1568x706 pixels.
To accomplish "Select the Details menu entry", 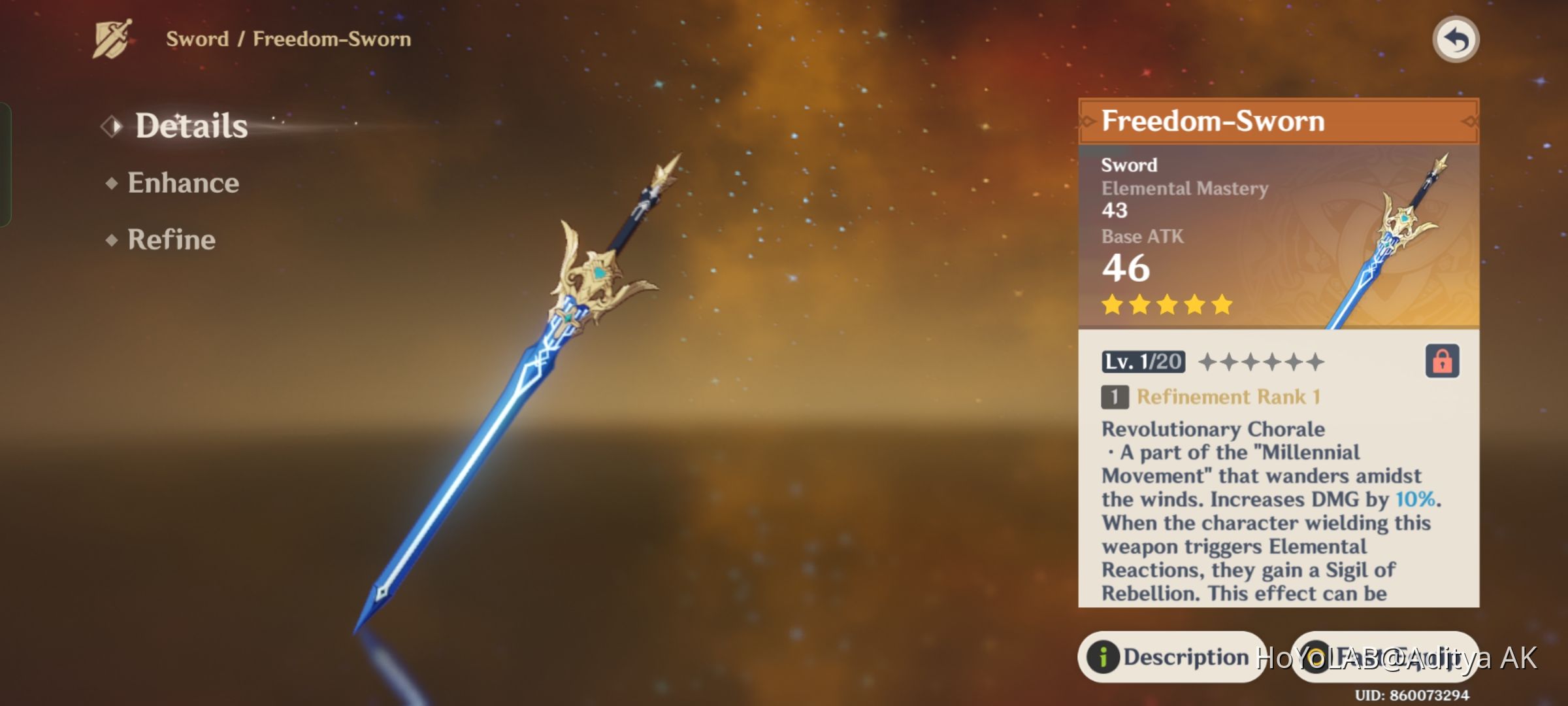I will tap(191, 125).
